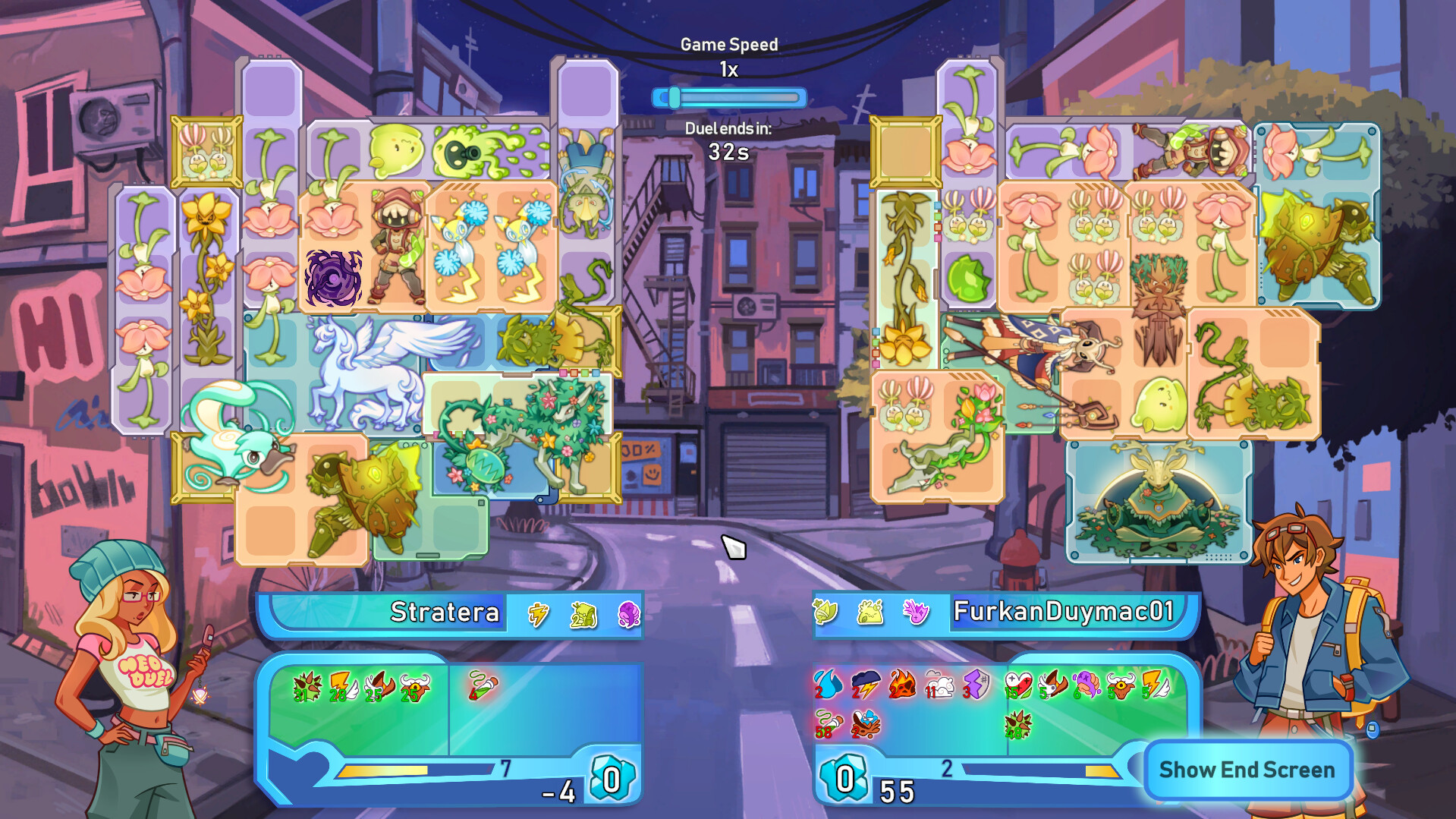Select Stratera's player name banner
This screenshot has height=819, width=1456.
445,612
